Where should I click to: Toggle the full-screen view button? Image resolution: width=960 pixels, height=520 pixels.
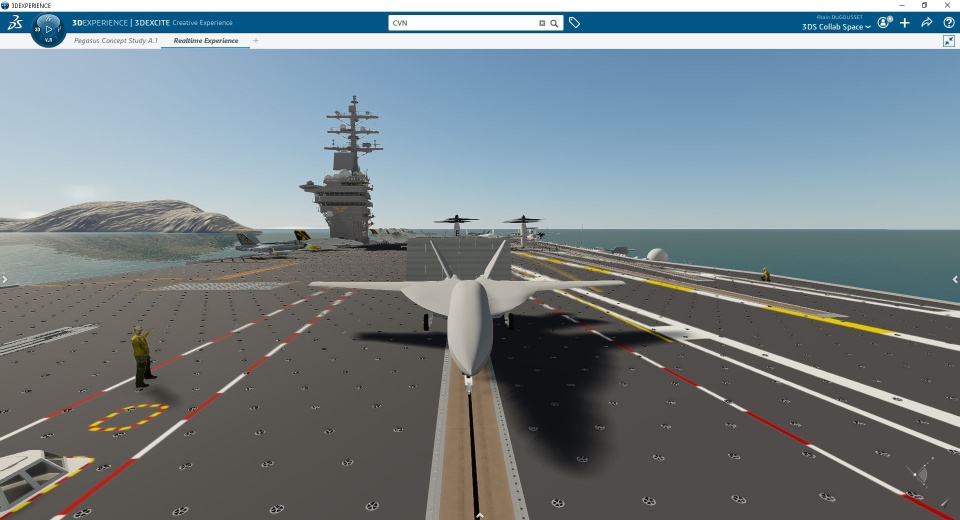coord(949,41)
